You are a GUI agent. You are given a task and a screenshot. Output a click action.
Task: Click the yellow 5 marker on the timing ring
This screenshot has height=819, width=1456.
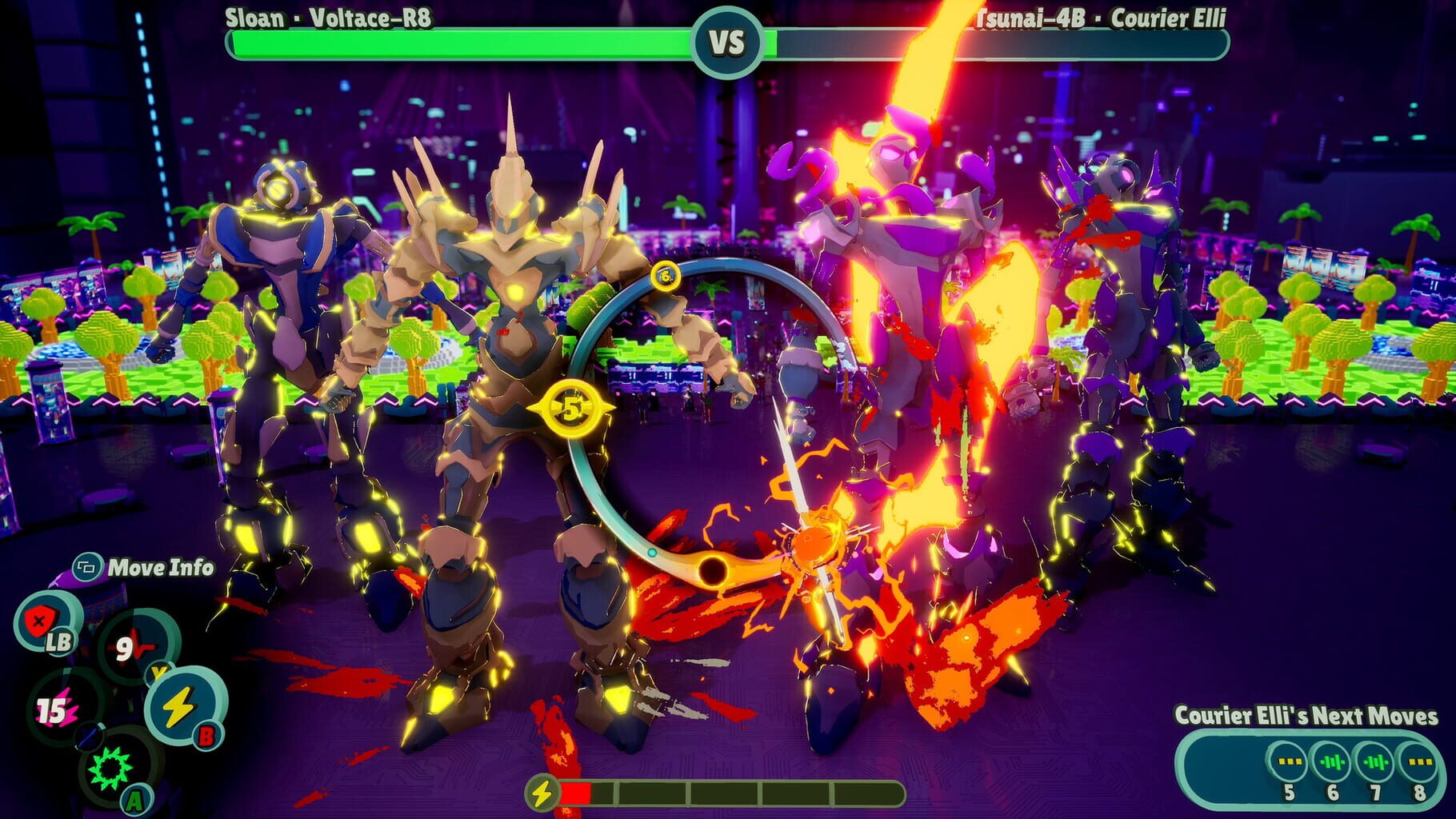(570, 409)
